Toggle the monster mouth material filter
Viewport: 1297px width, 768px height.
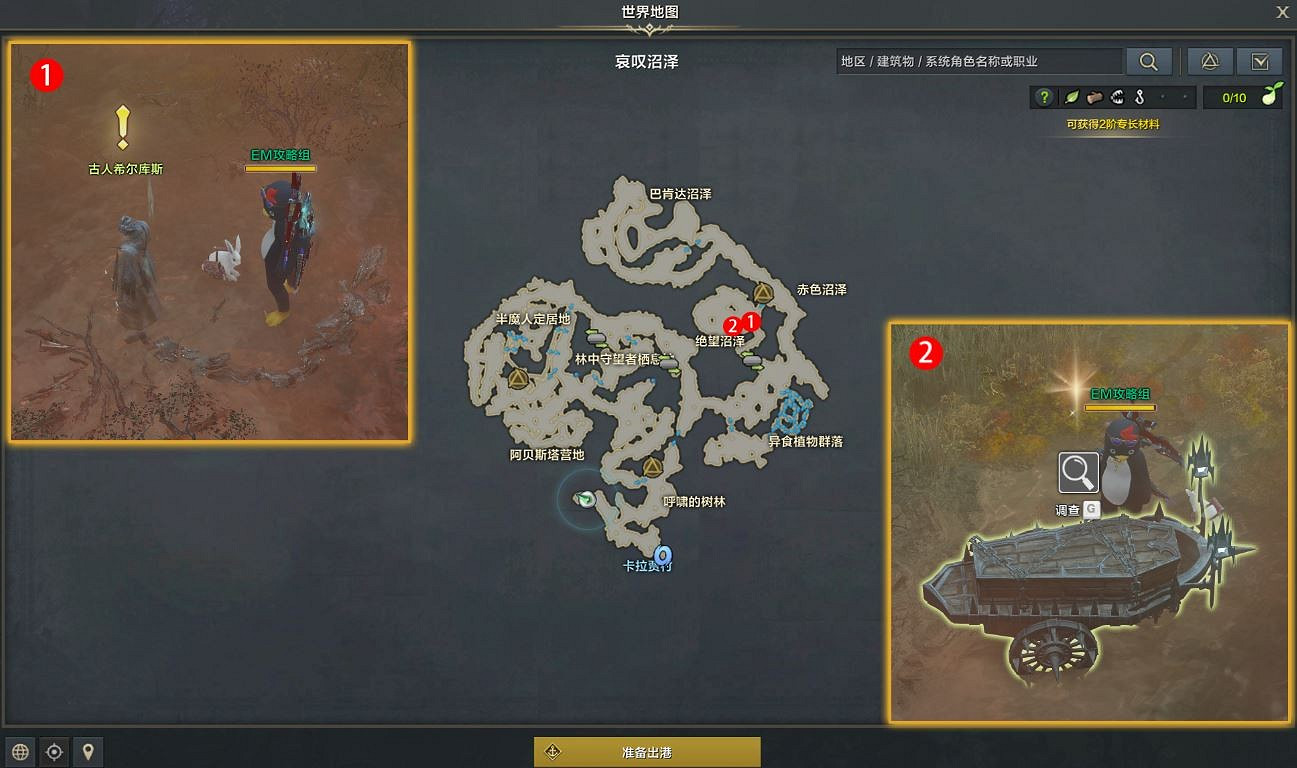pyautogui.click(x=1115, y=97)
